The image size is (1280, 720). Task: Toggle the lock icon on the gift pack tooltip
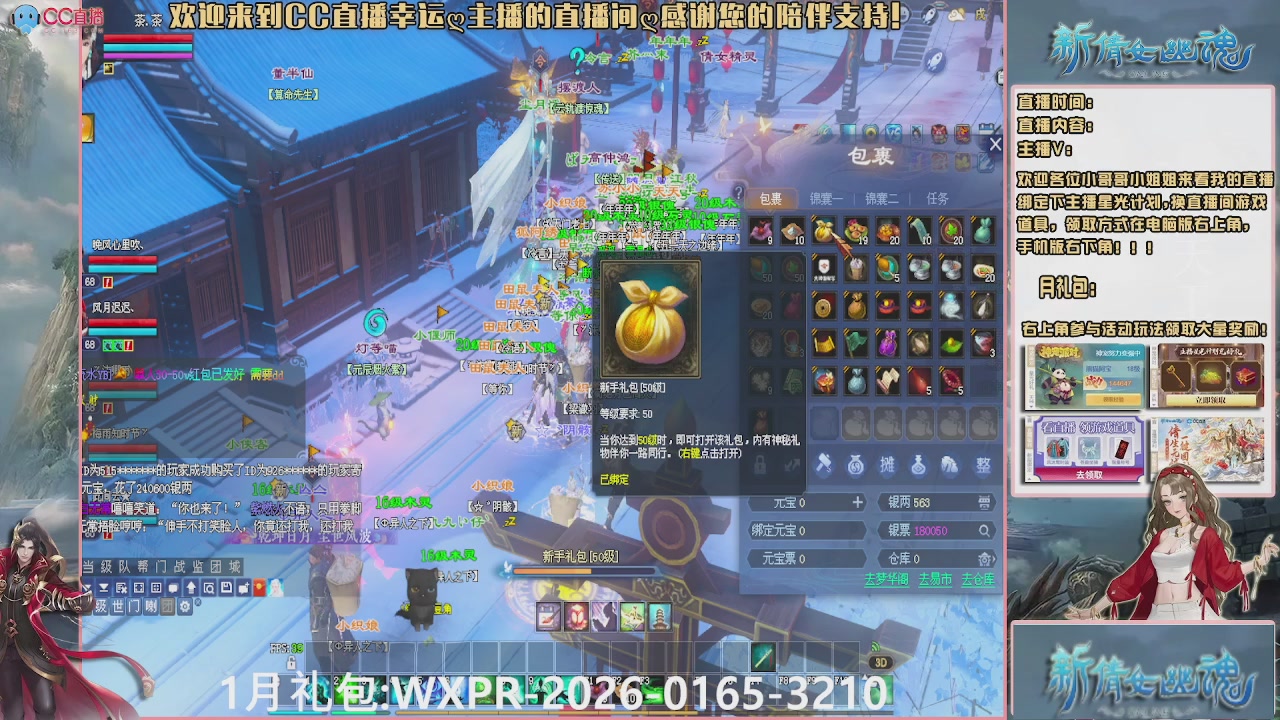click(x=761, y=465)
